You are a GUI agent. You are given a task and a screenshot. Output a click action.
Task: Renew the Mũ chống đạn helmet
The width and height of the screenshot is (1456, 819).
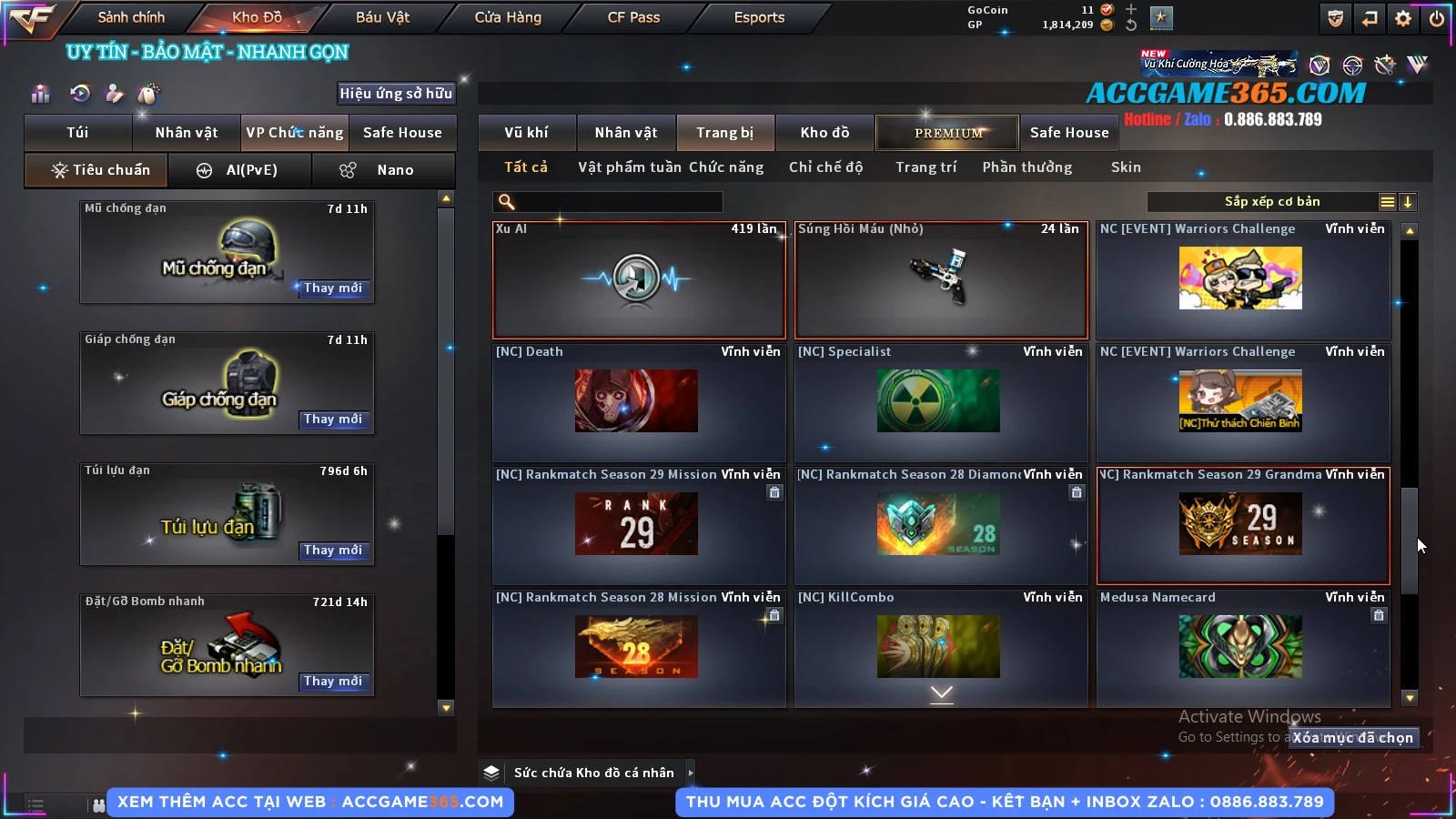coord(333,288)
